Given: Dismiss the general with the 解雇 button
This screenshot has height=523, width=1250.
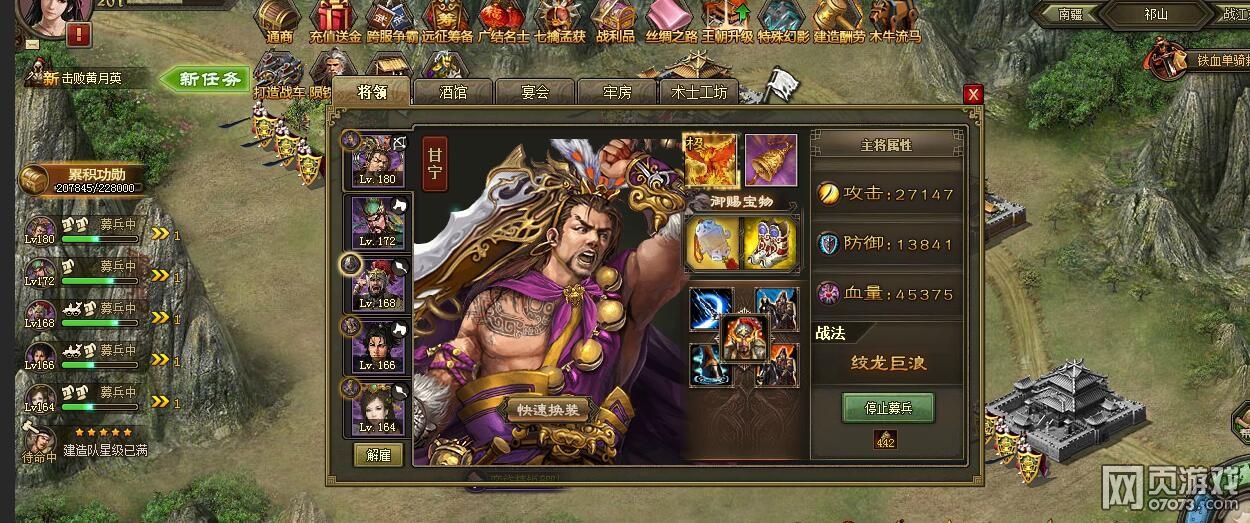Looking at the screenshot, I should (378, 455).
